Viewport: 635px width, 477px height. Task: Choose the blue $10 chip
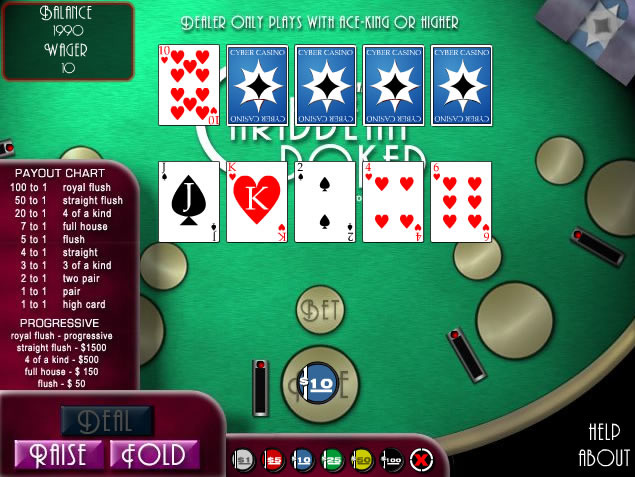pos(302,459)
